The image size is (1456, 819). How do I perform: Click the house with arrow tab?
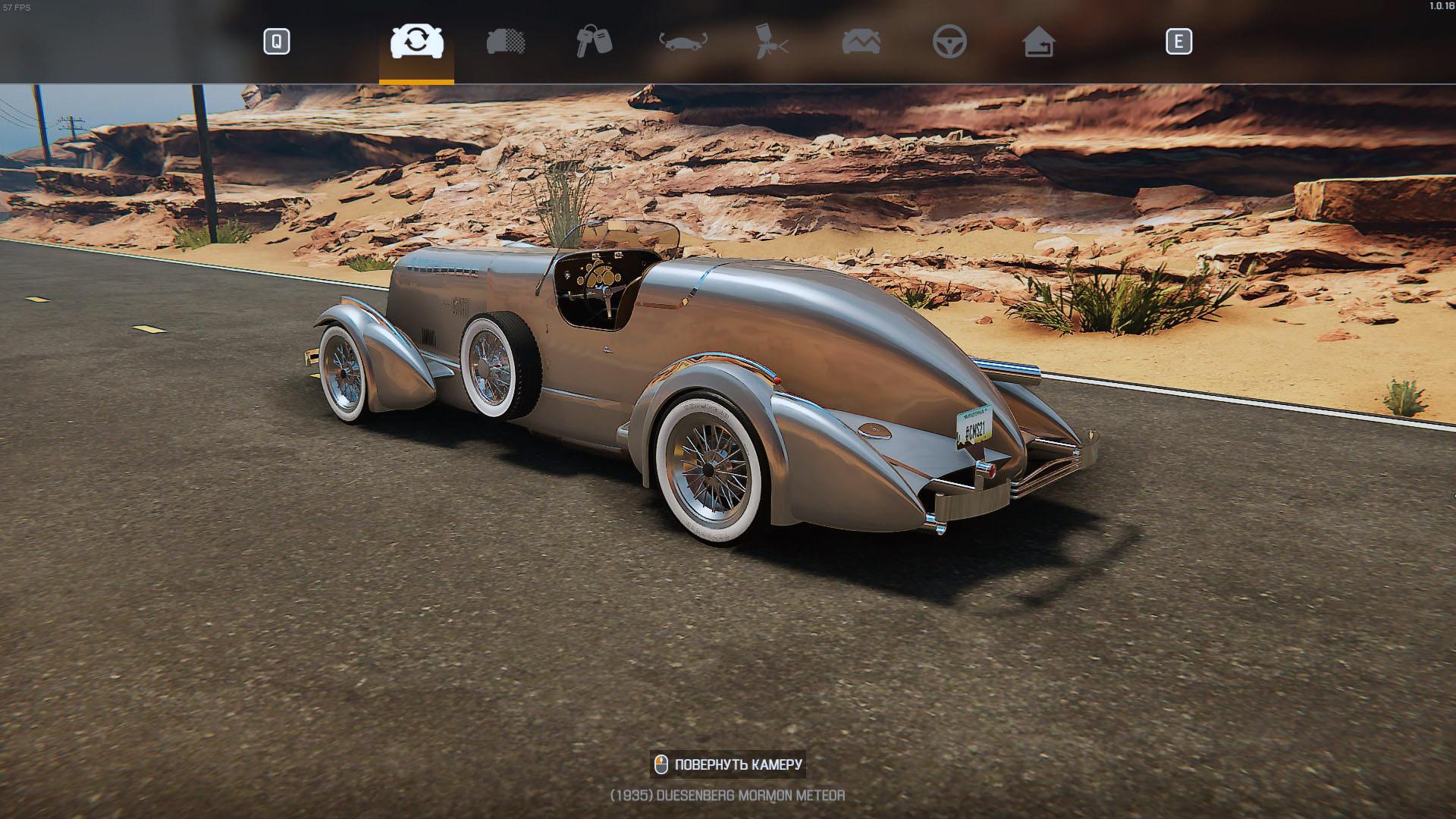point(1038,42)
